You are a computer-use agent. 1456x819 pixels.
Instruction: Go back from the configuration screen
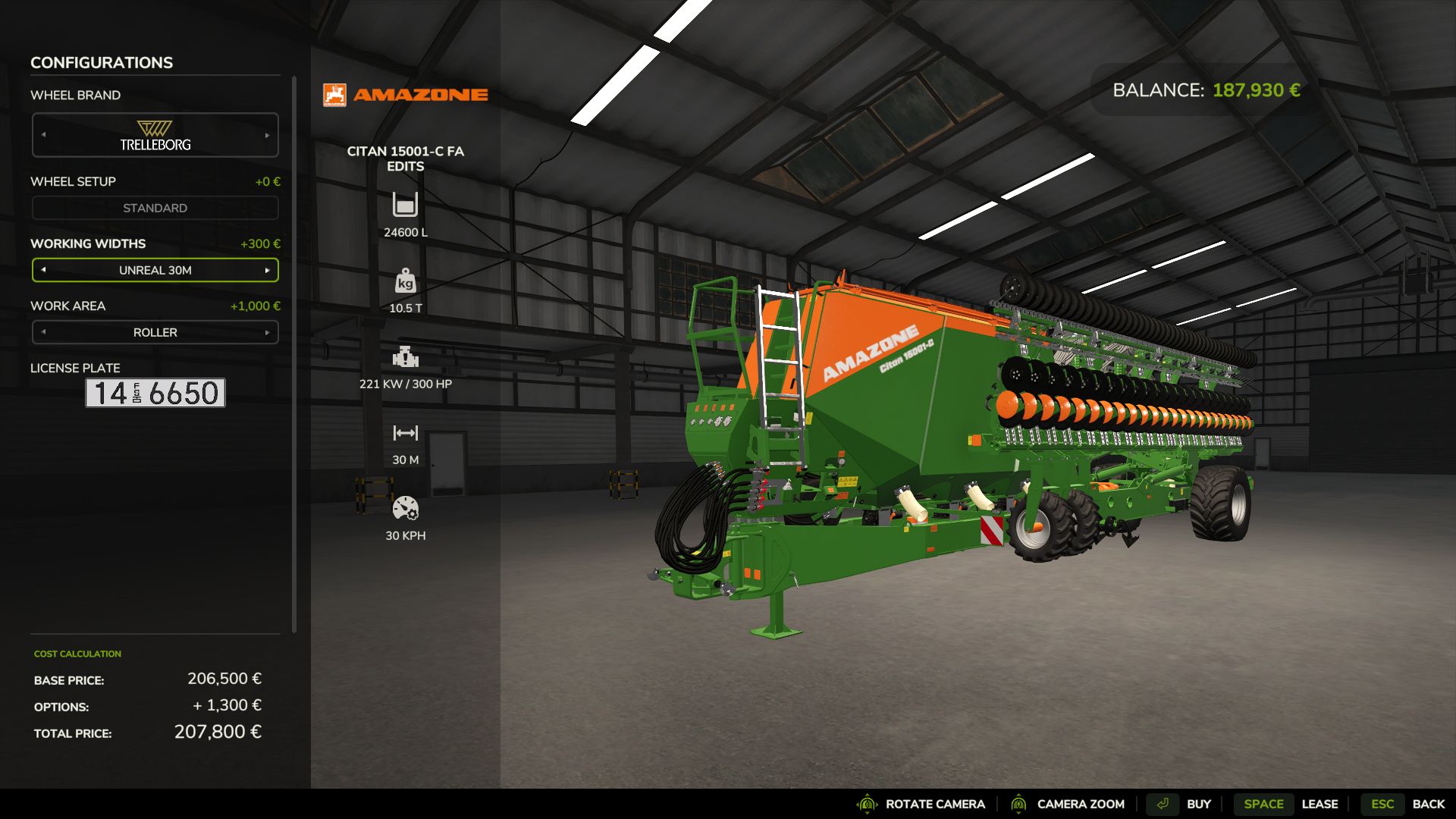click(1408, 804)
